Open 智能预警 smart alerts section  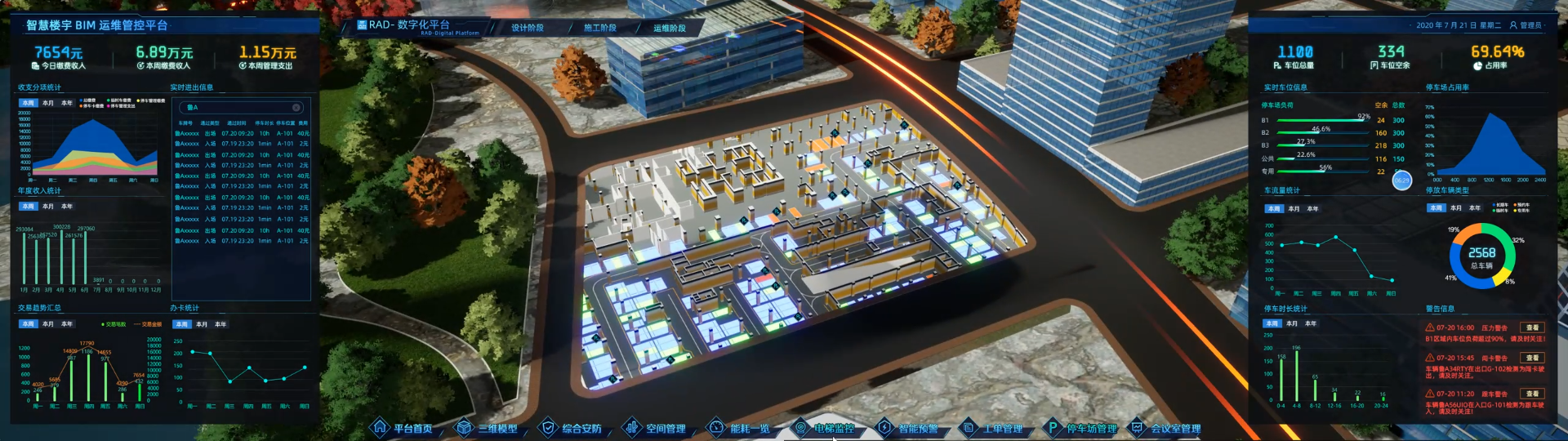point(909,428)
